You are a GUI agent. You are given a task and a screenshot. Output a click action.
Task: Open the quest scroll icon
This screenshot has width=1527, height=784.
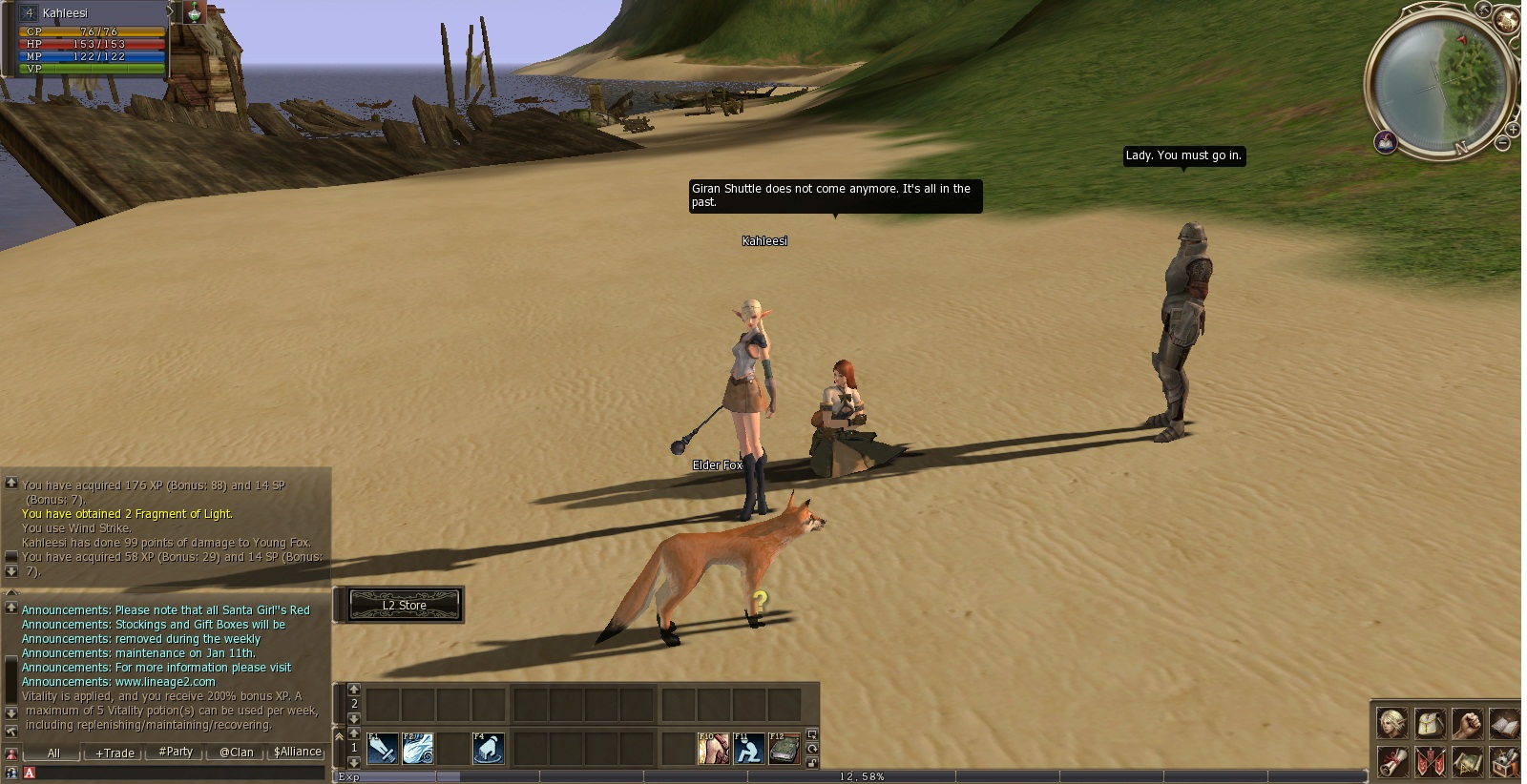tap(1392, 762)
